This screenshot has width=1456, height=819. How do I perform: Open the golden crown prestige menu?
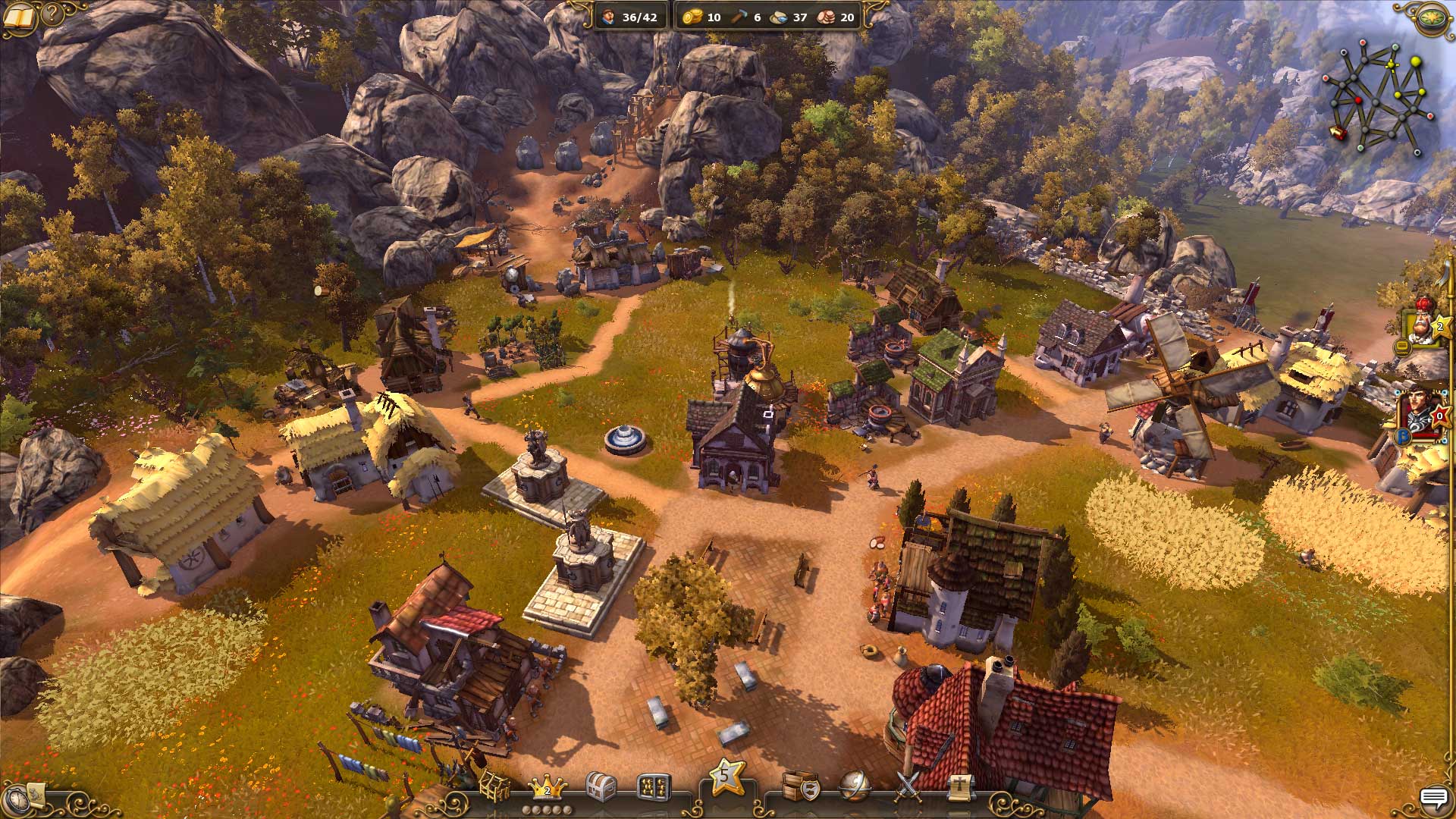[546, 786]
